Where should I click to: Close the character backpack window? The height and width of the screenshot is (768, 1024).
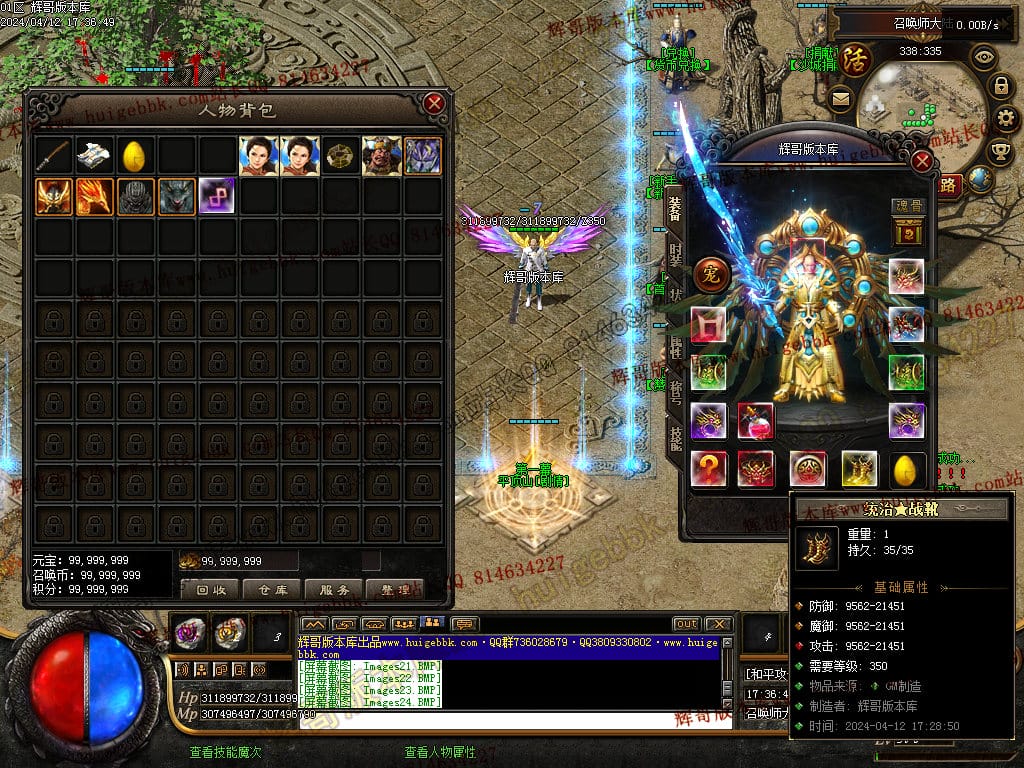(x=433, y=103)
